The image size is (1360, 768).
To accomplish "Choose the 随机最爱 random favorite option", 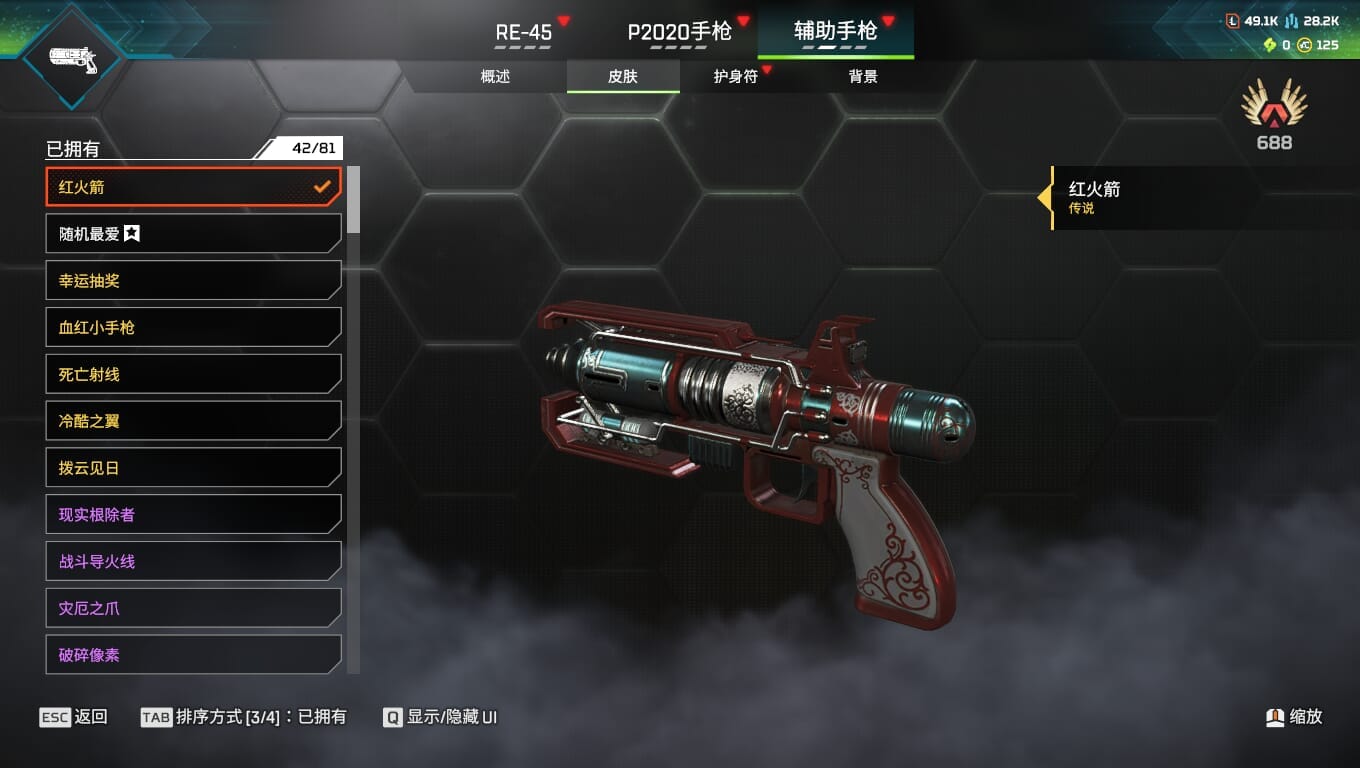I will point(193,234).
